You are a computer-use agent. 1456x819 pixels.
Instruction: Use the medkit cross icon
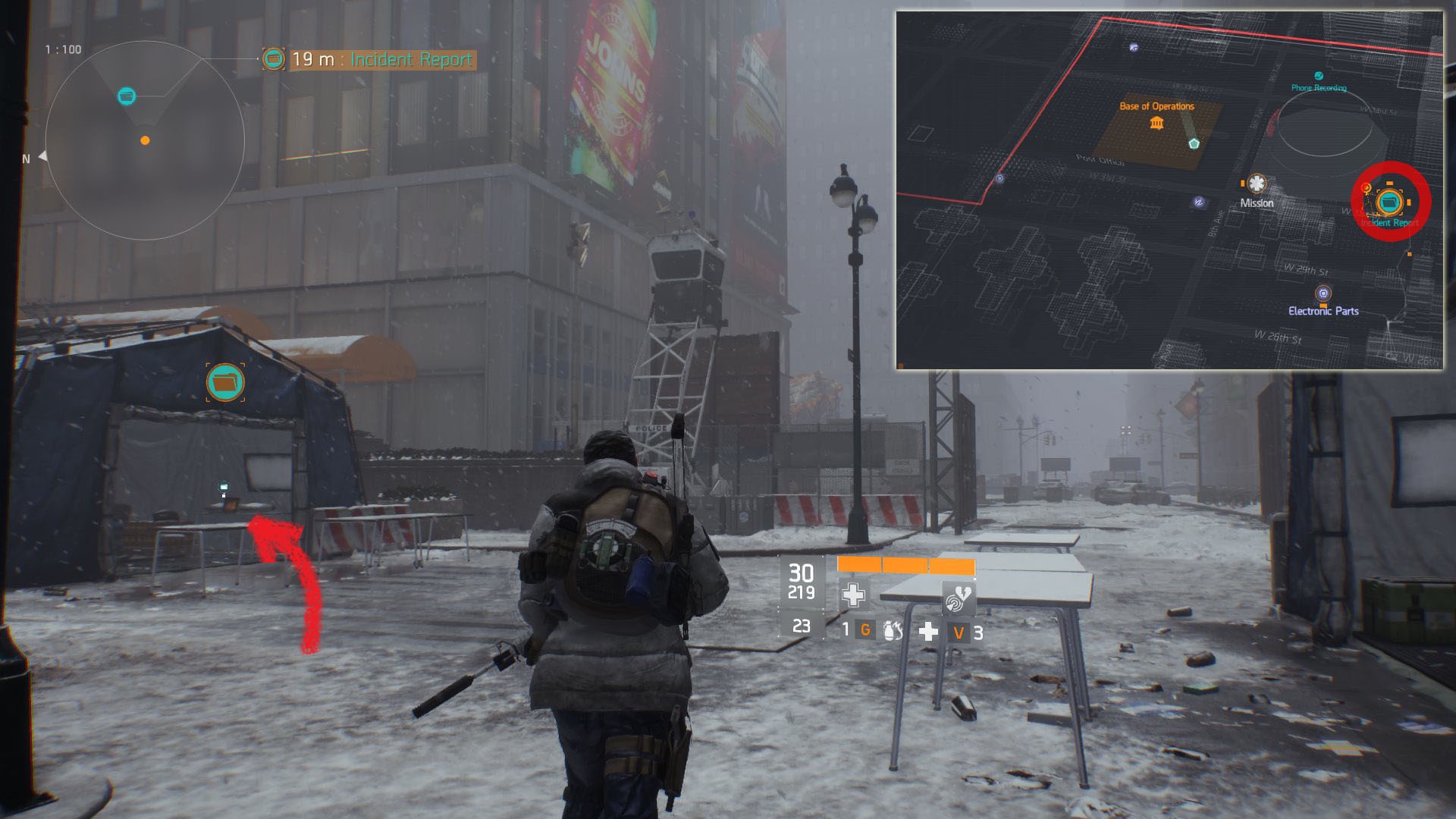(x=928, y=631)
